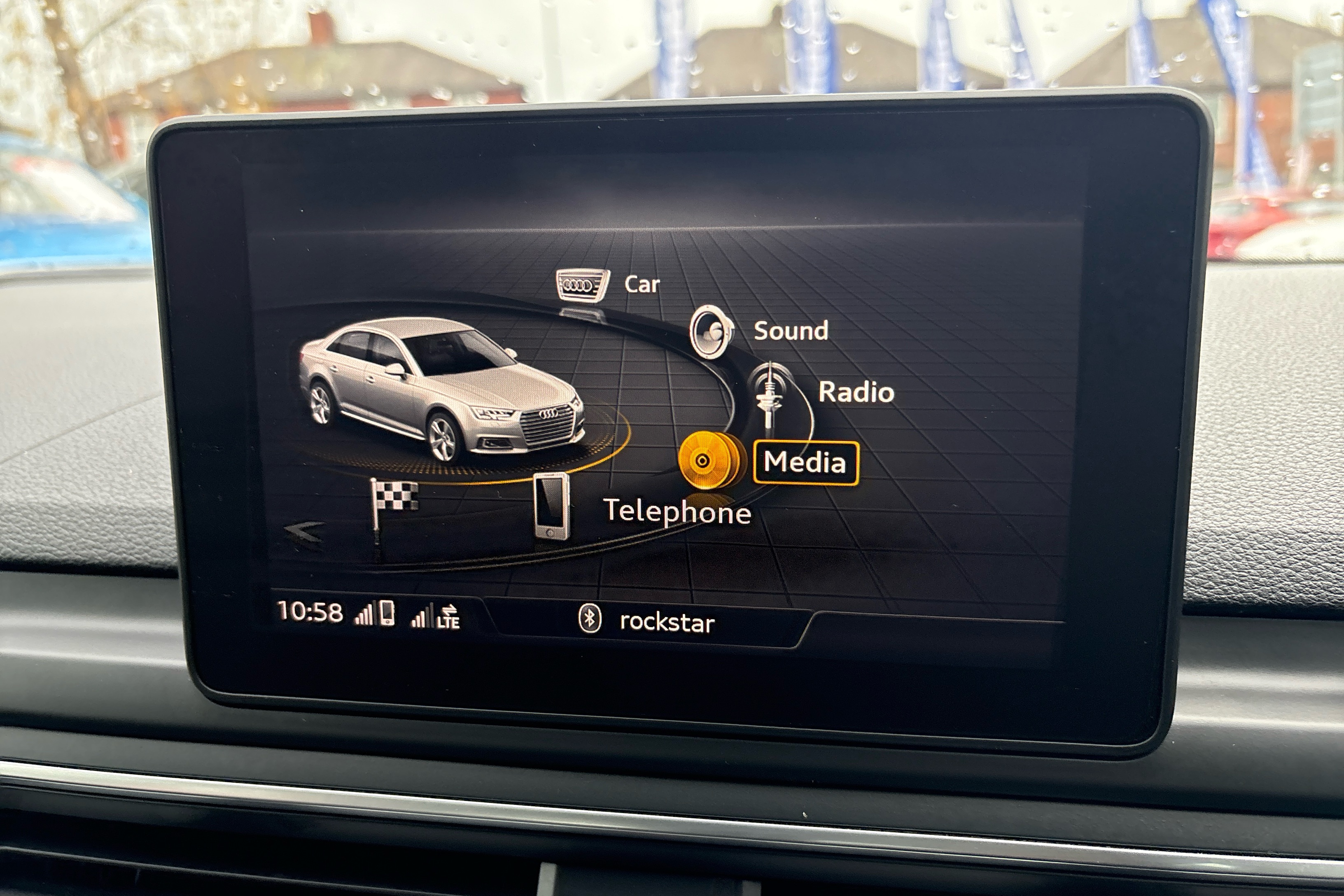Choose Radio from the menu

coord(855,392)
